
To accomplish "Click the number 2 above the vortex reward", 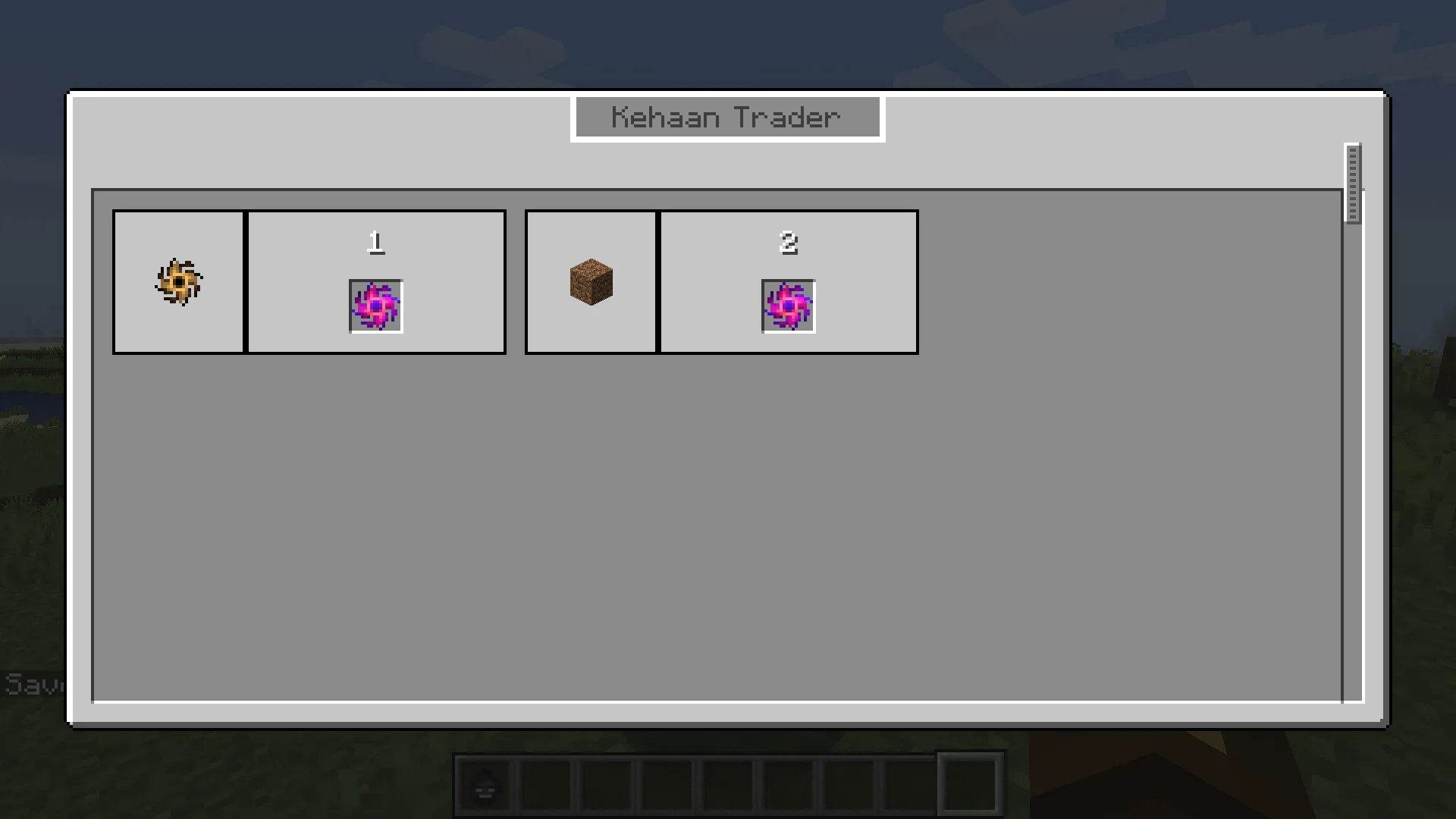I will click(x=789, y=243).
